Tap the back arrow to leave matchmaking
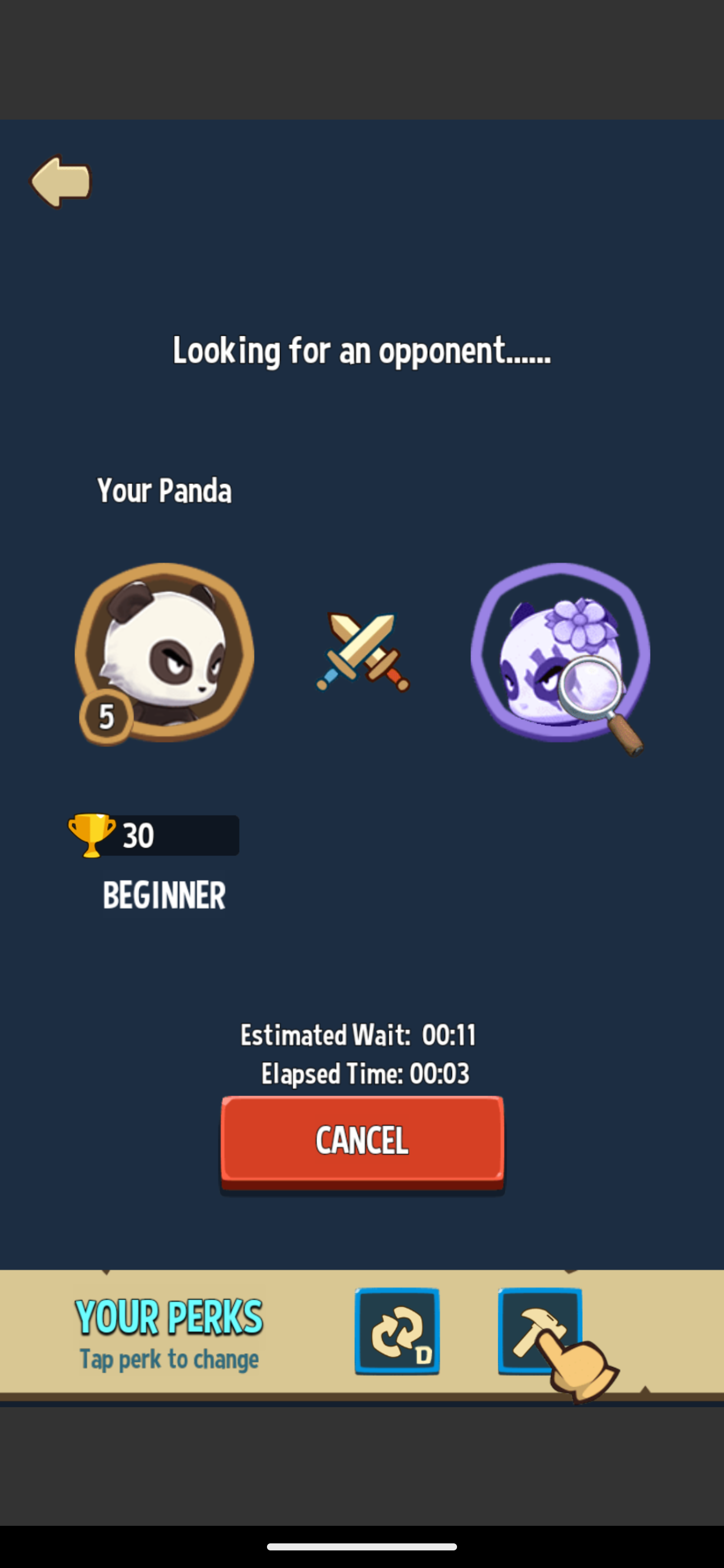 pos(61,181)
